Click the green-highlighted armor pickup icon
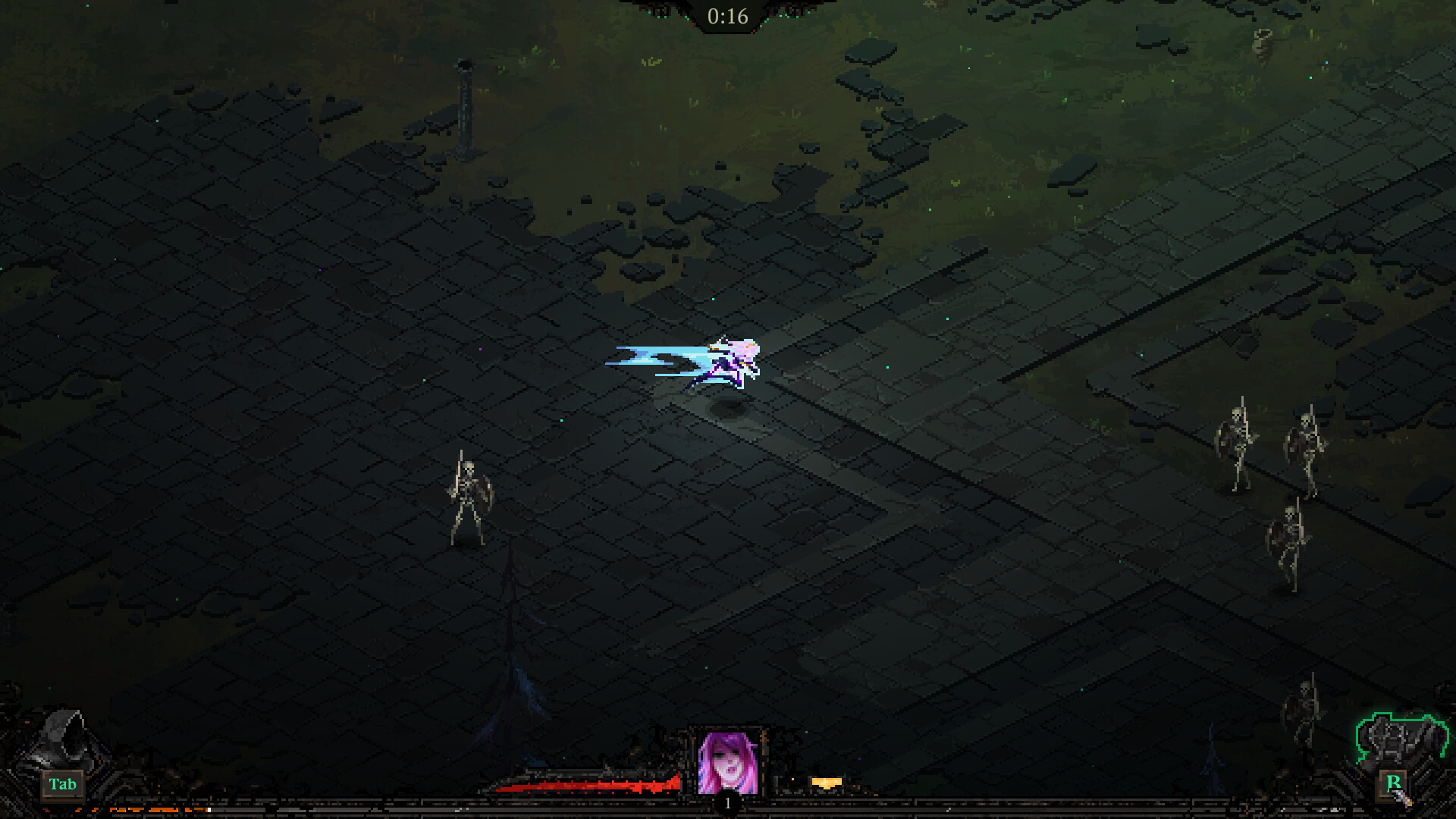 click(1399, 736)
